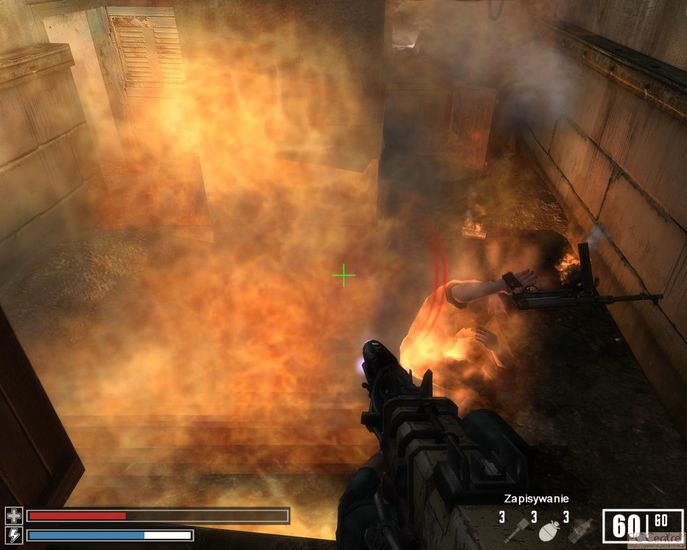Pick the molotov bottle icon
687x550 pixels.
[x=579, y=531]
